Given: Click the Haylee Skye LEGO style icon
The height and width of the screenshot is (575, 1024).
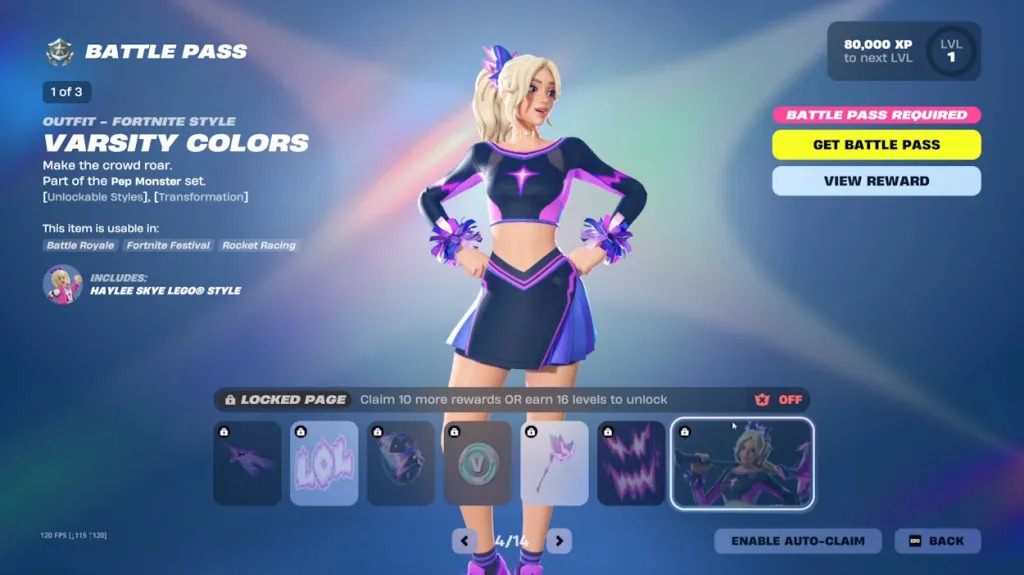Looking at the screenshot, I should (x=62, y=285).
